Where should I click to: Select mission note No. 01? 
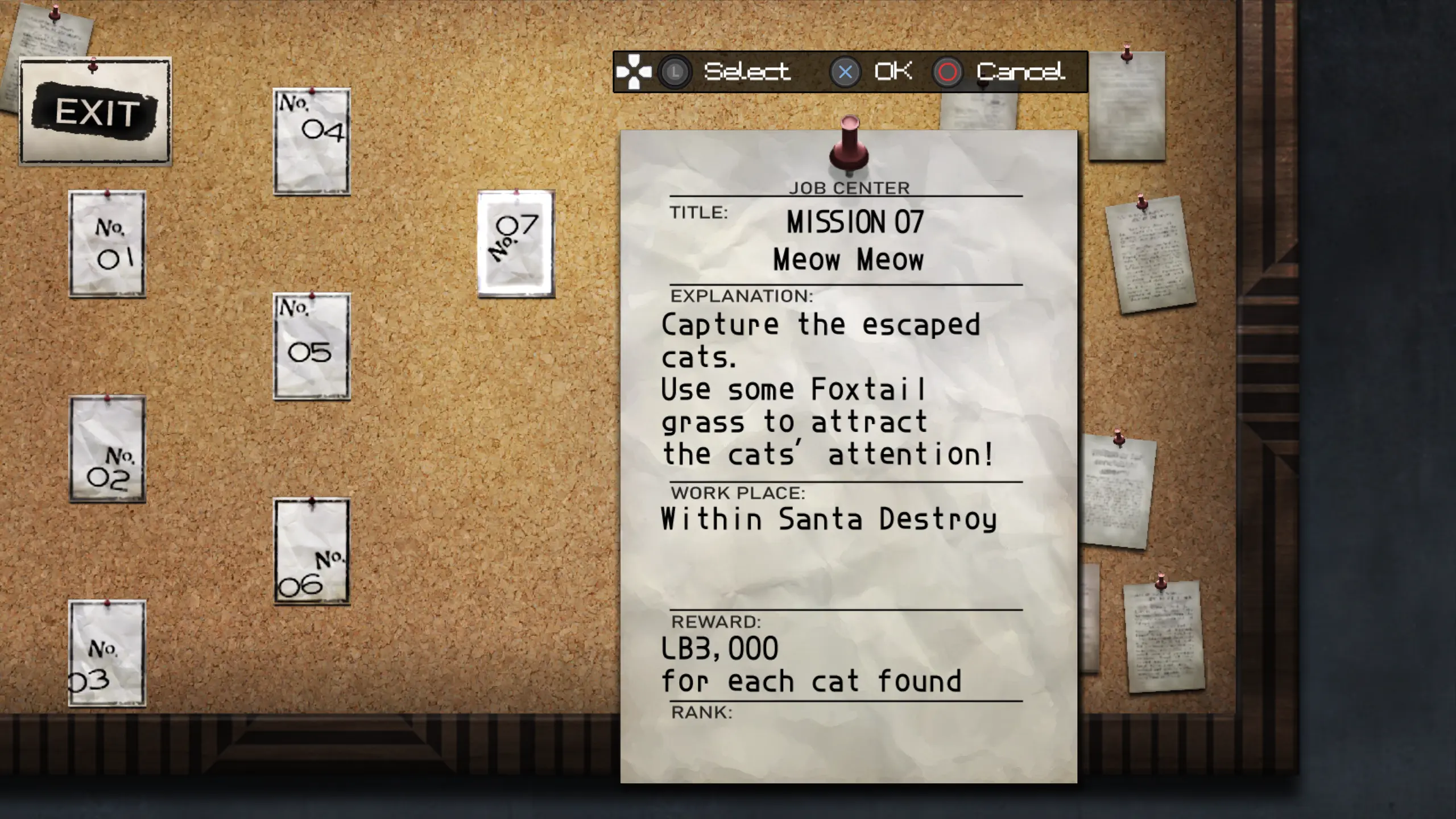click(107, 243)
